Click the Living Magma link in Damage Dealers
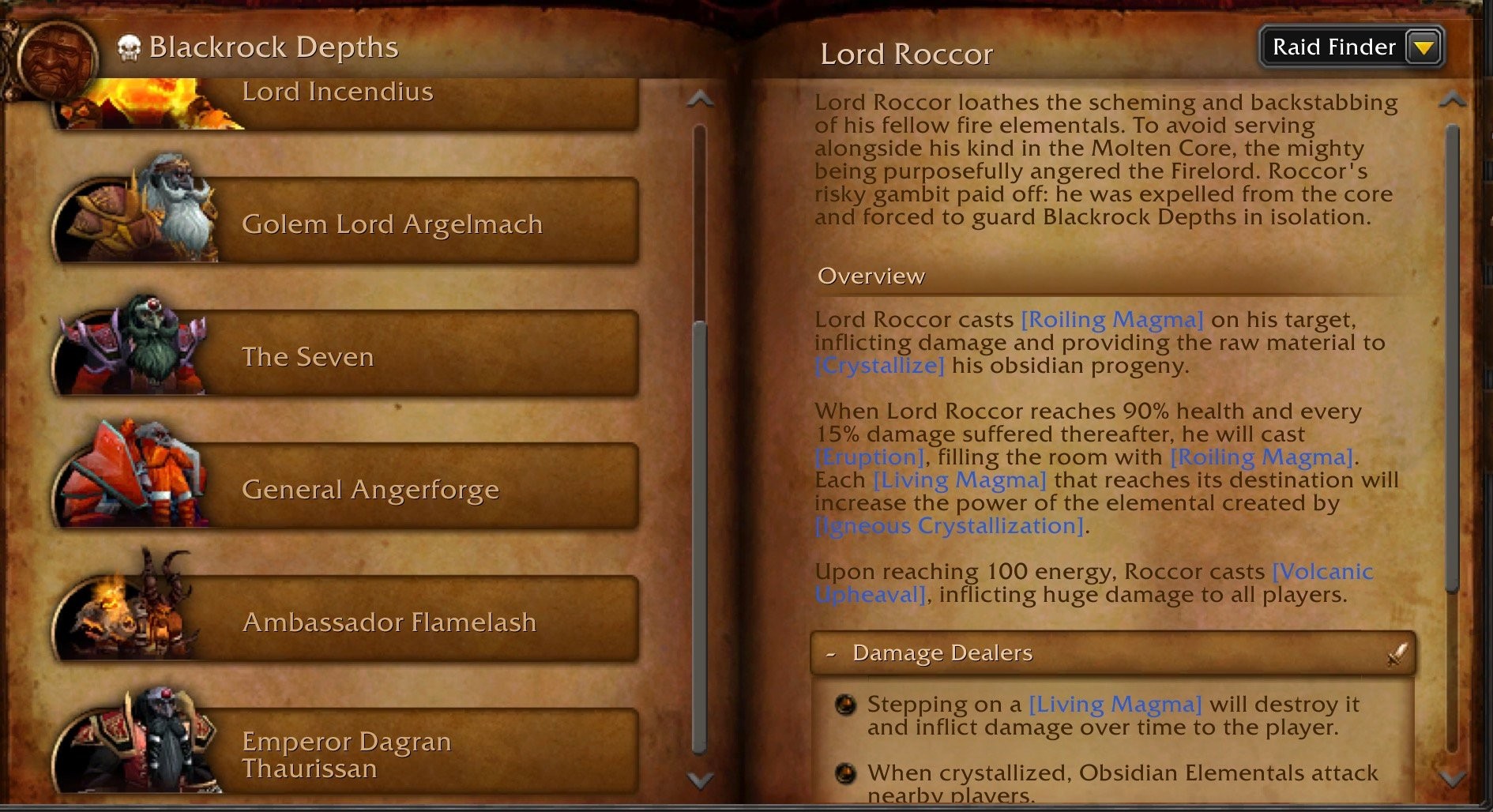 [1115, 704]
